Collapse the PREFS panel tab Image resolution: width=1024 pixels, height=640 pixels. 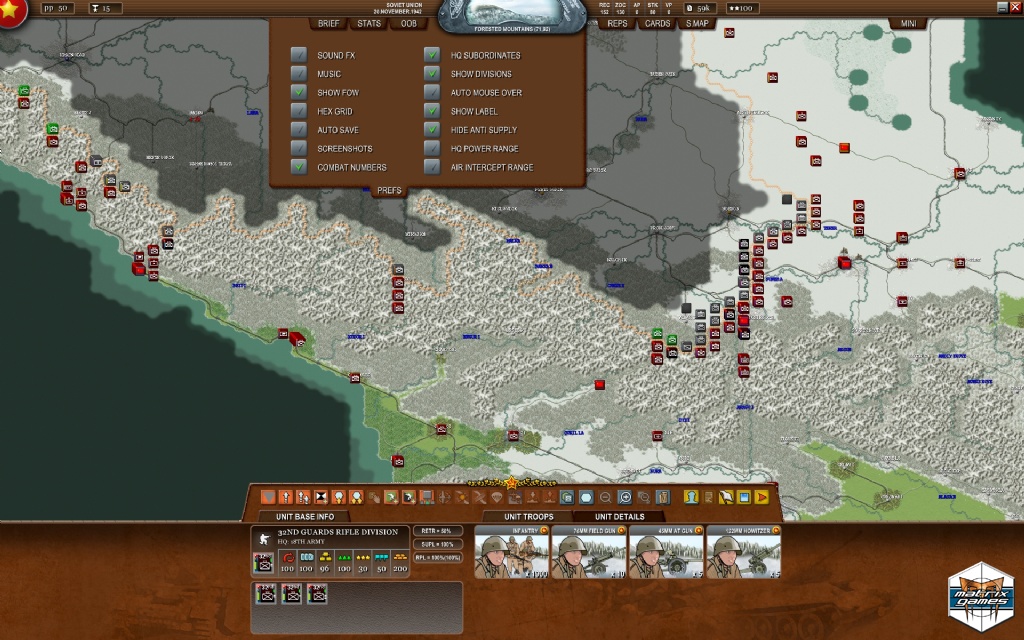tap(389, 190)
